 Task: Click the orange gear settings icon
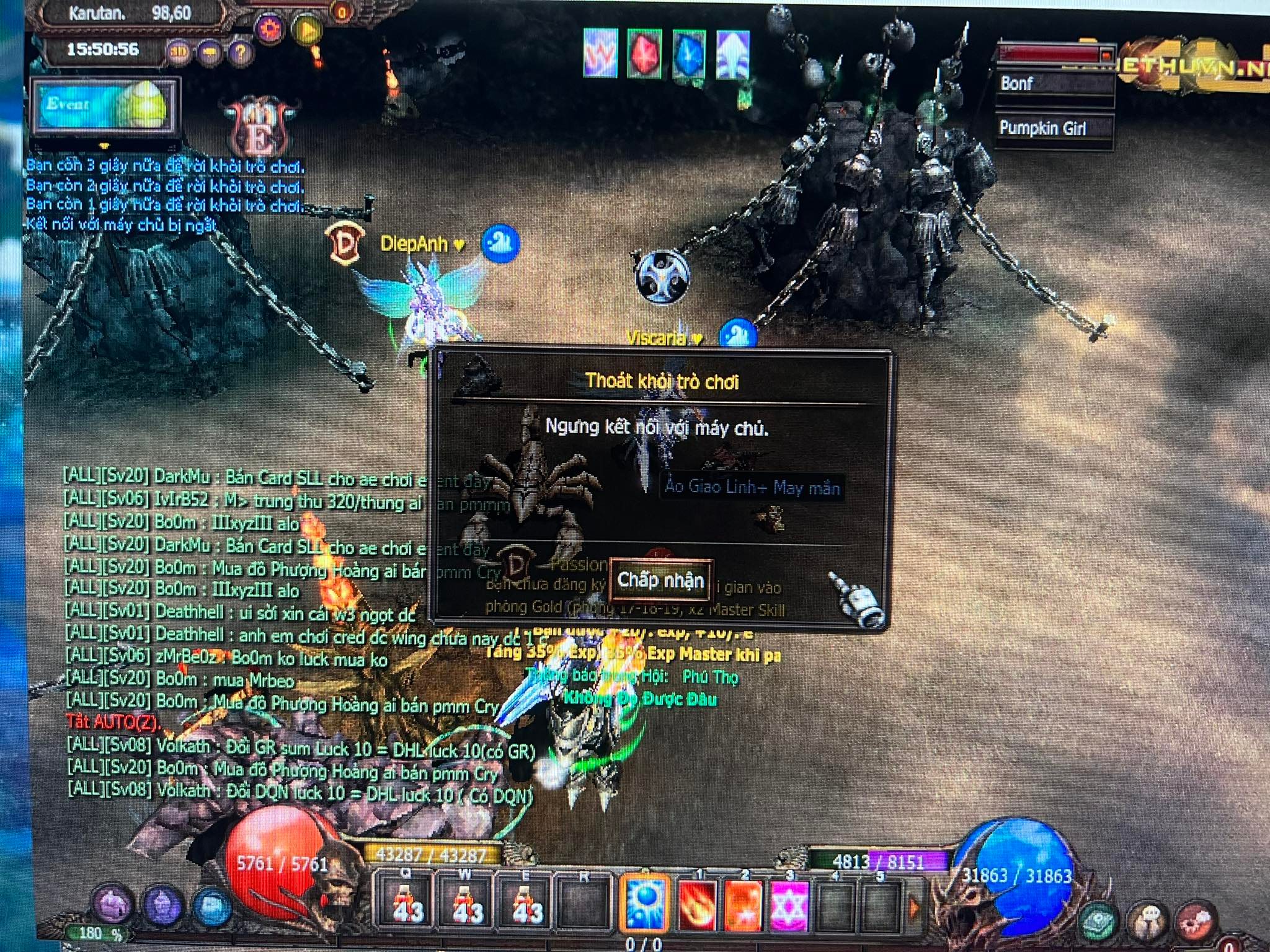tap(270, 28)
